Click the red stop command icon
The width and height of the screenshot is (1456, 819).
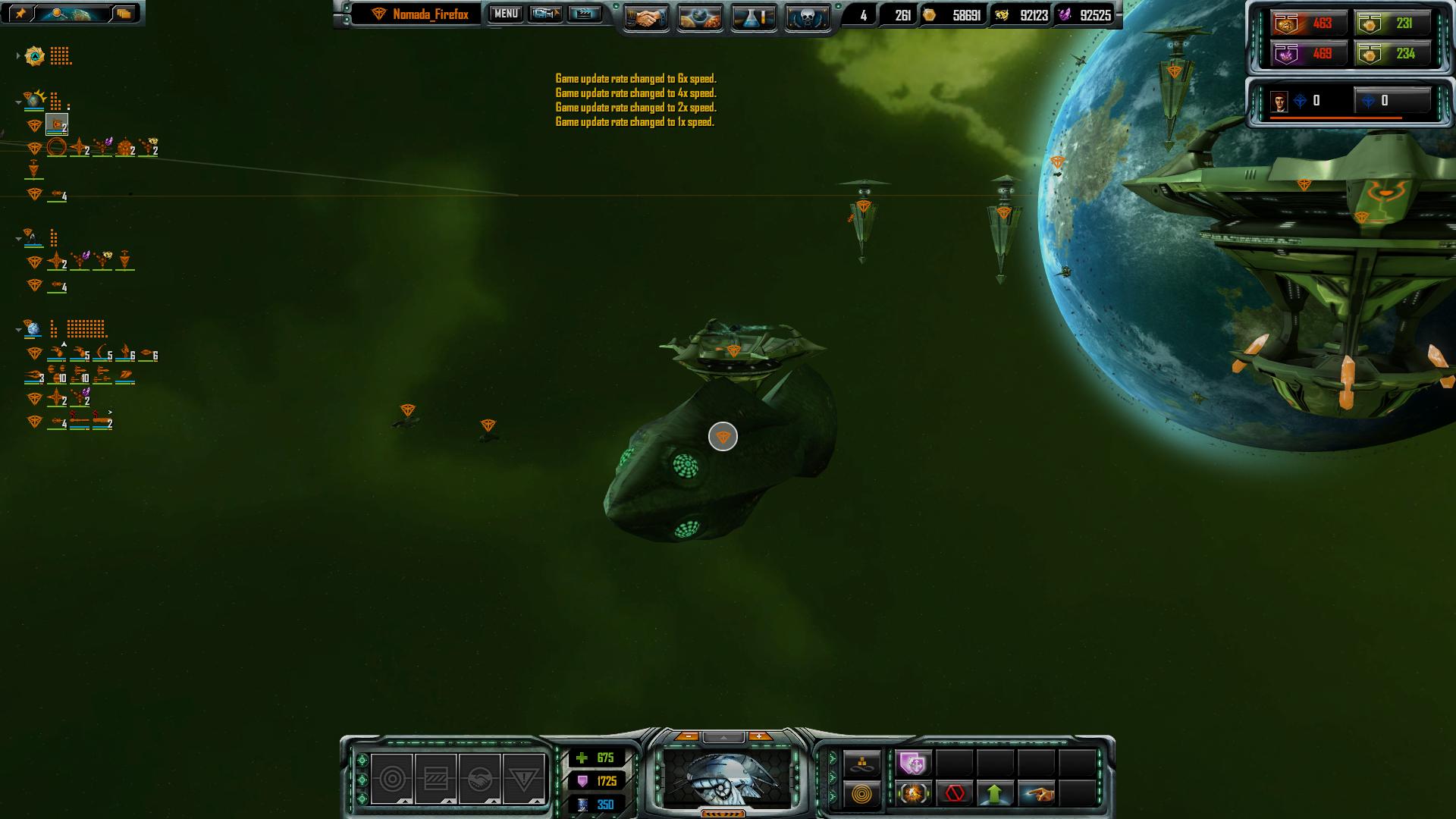(955, 794)
